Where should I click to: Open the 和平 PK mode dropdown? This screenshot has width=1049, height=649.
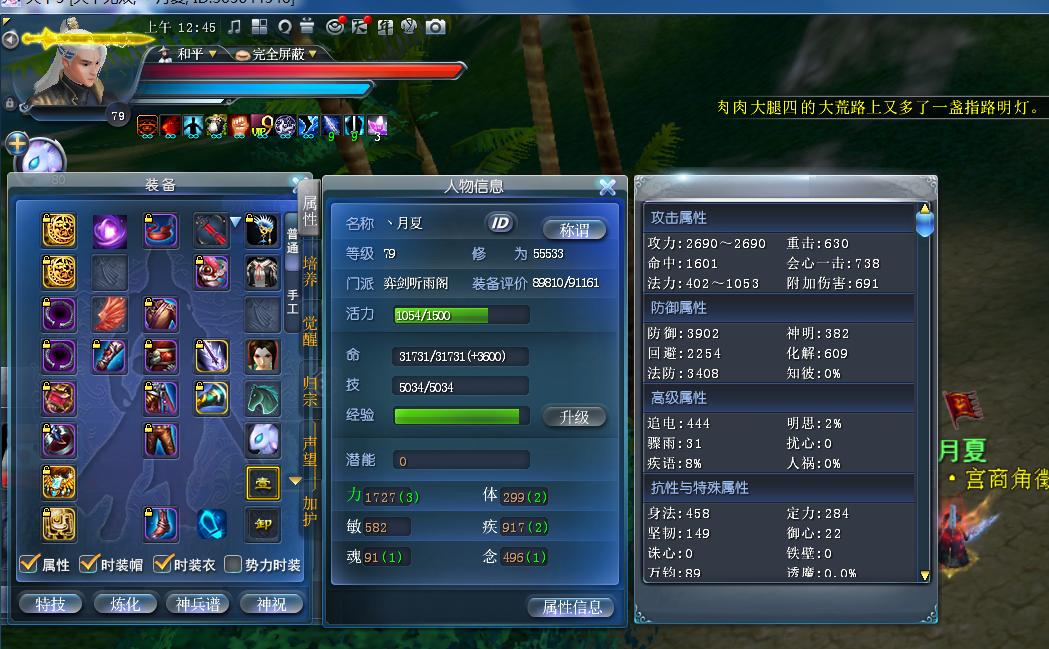(190, 54)
